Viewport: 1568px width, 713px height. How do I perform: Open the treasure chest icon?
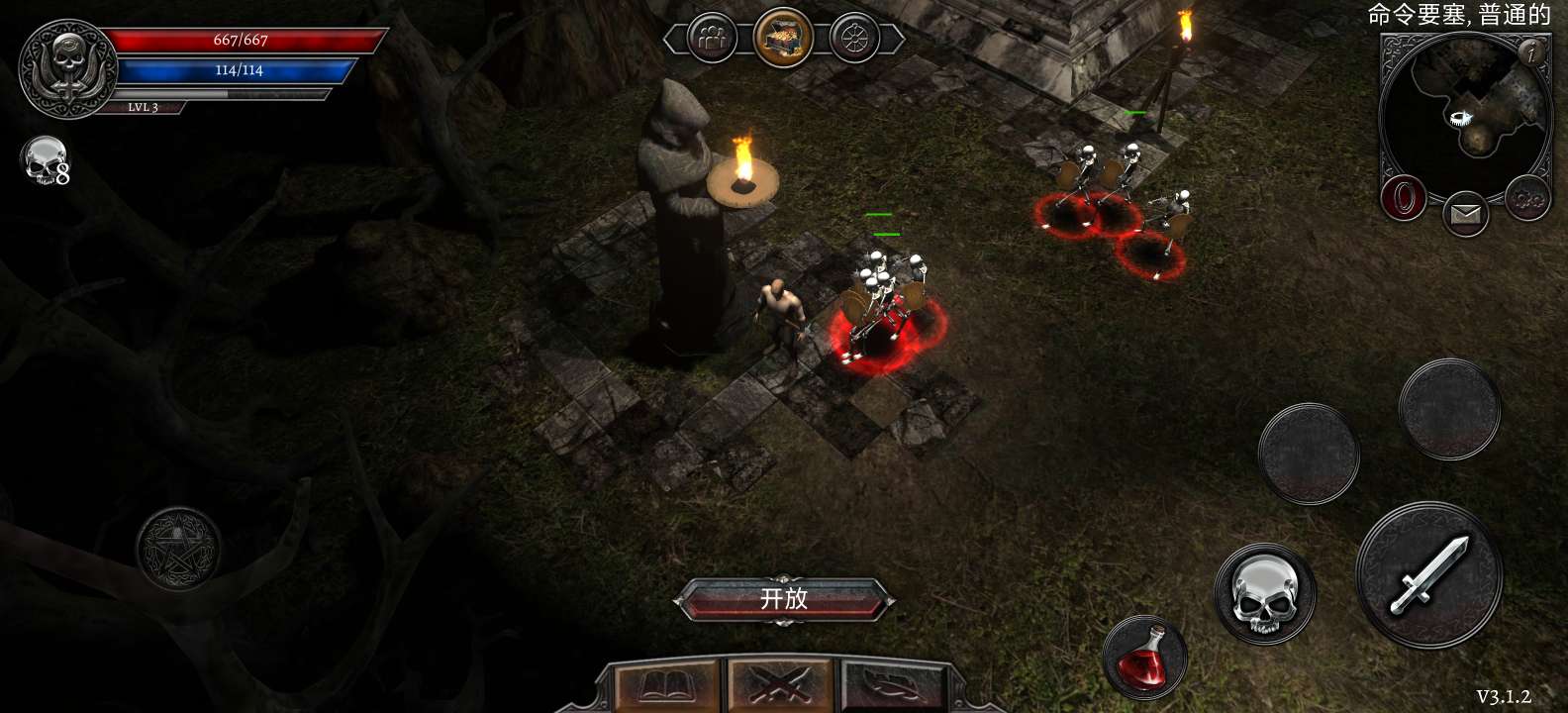pyautogui.click(x=783, y=39)
